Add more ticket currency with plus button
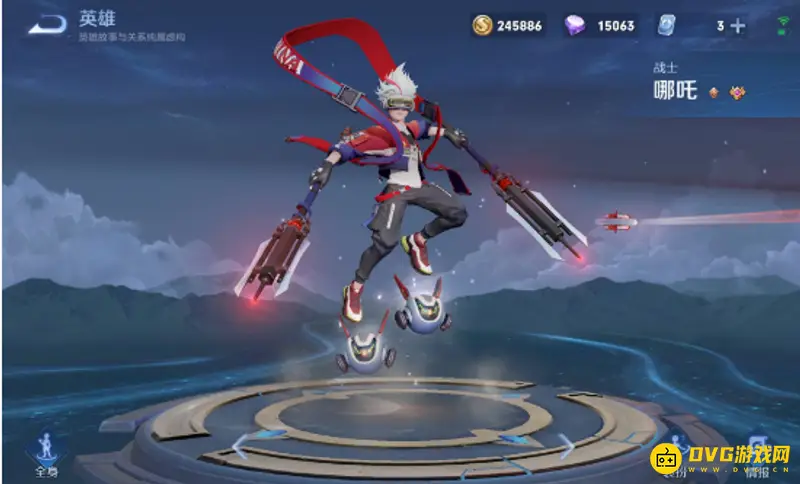This screenshot has height=484, width=800. point(739,26)
